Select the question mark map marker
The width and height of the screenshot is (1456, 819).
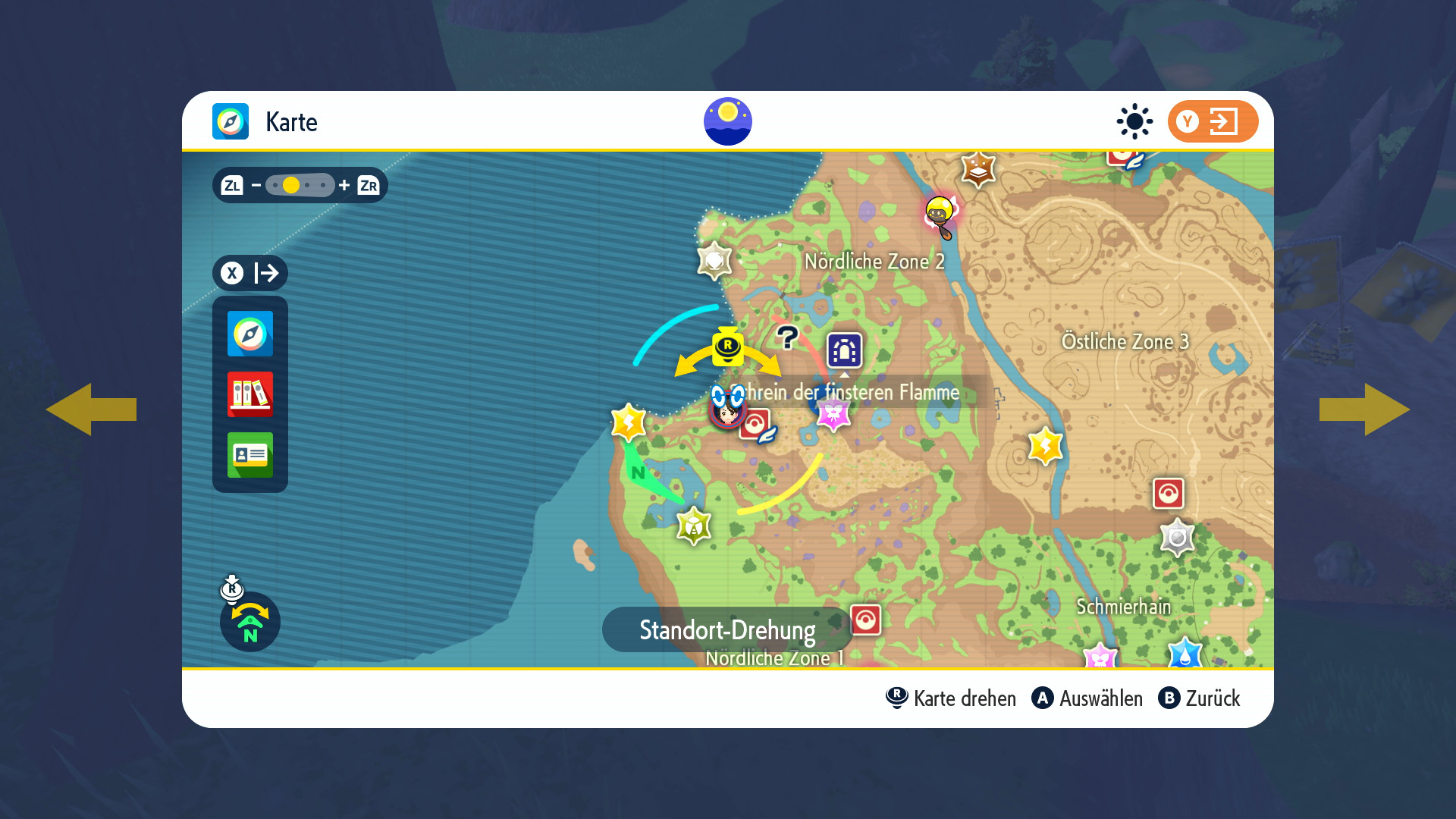[x=788, y=337]
